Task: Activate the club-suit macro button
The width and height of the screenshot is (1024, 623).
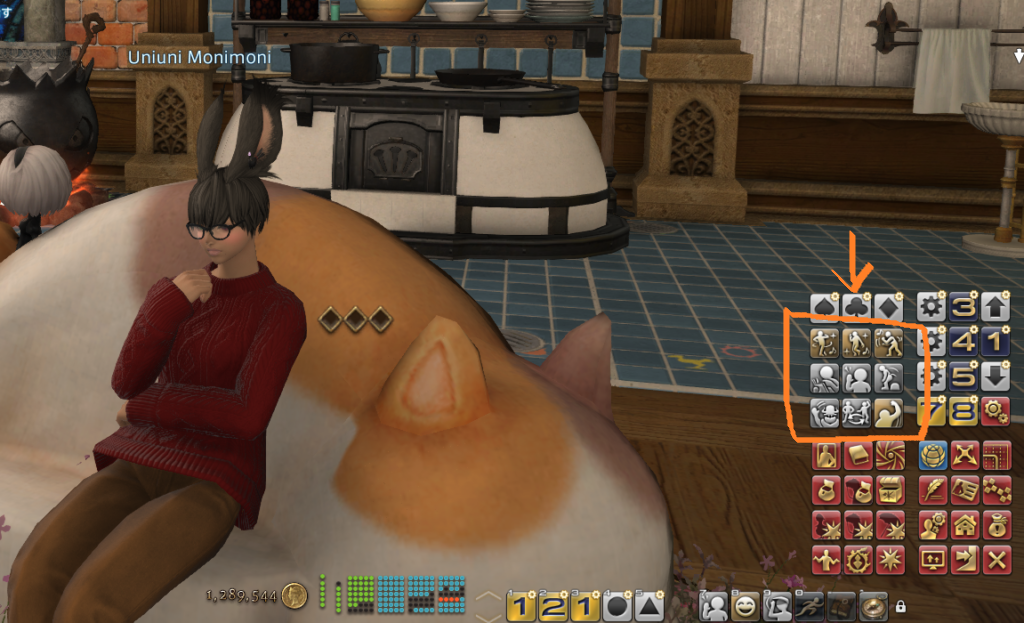Action: pyautogui.click(x=857, y=307)
